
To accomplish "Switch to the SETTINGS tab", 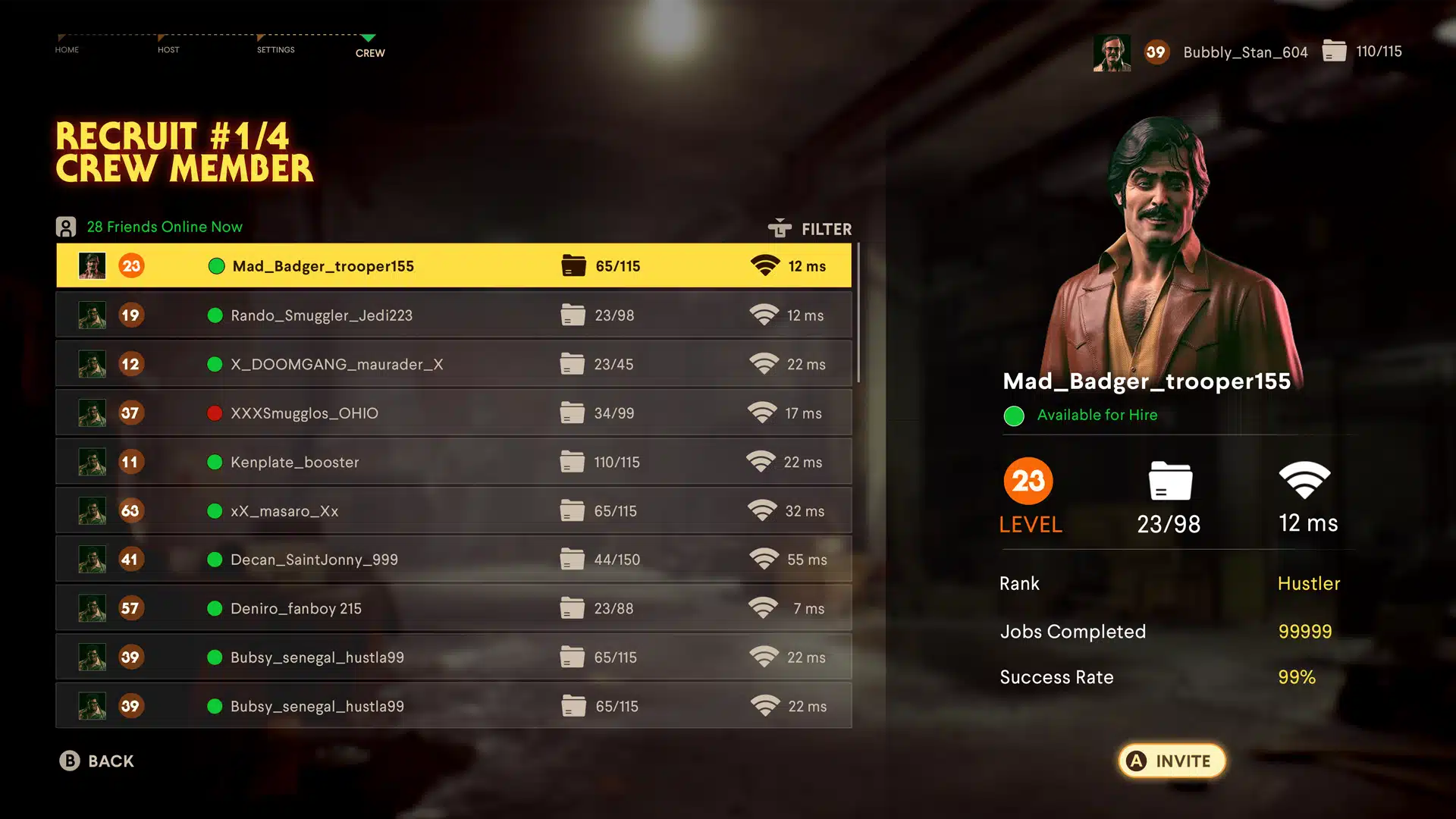I will click(275, 49).
